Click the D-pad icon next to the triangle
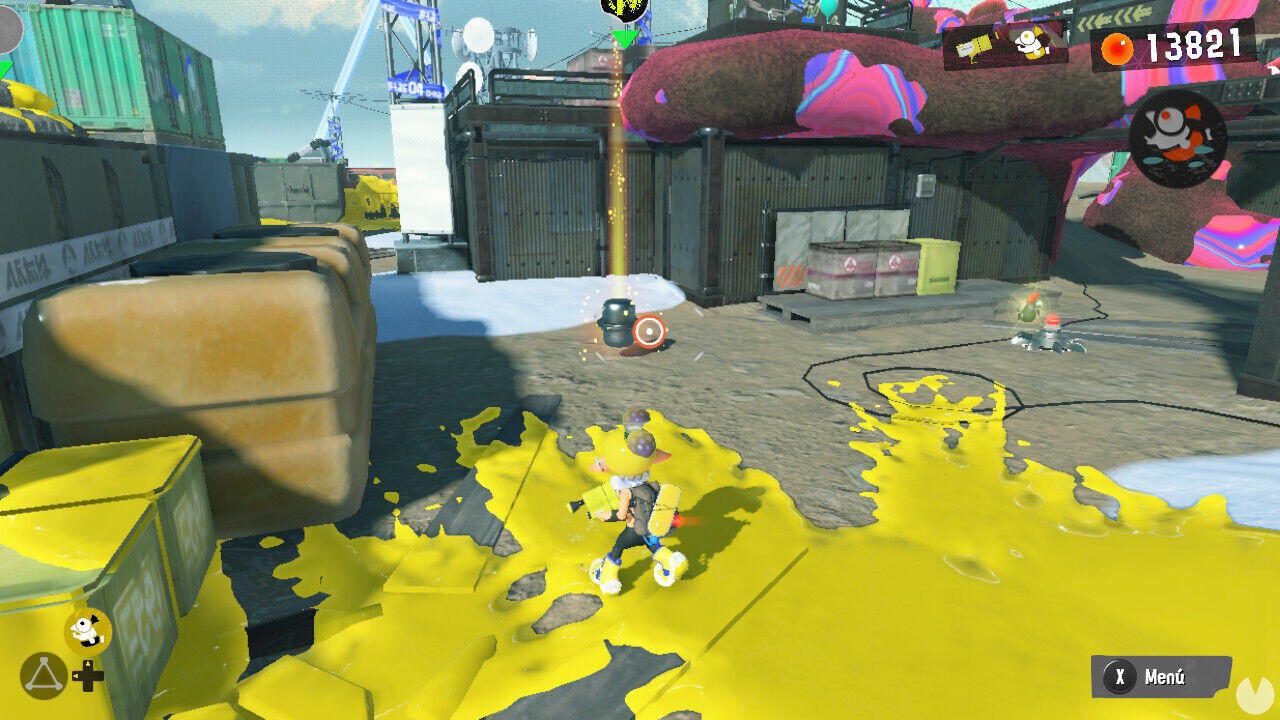 pos(88,674)
